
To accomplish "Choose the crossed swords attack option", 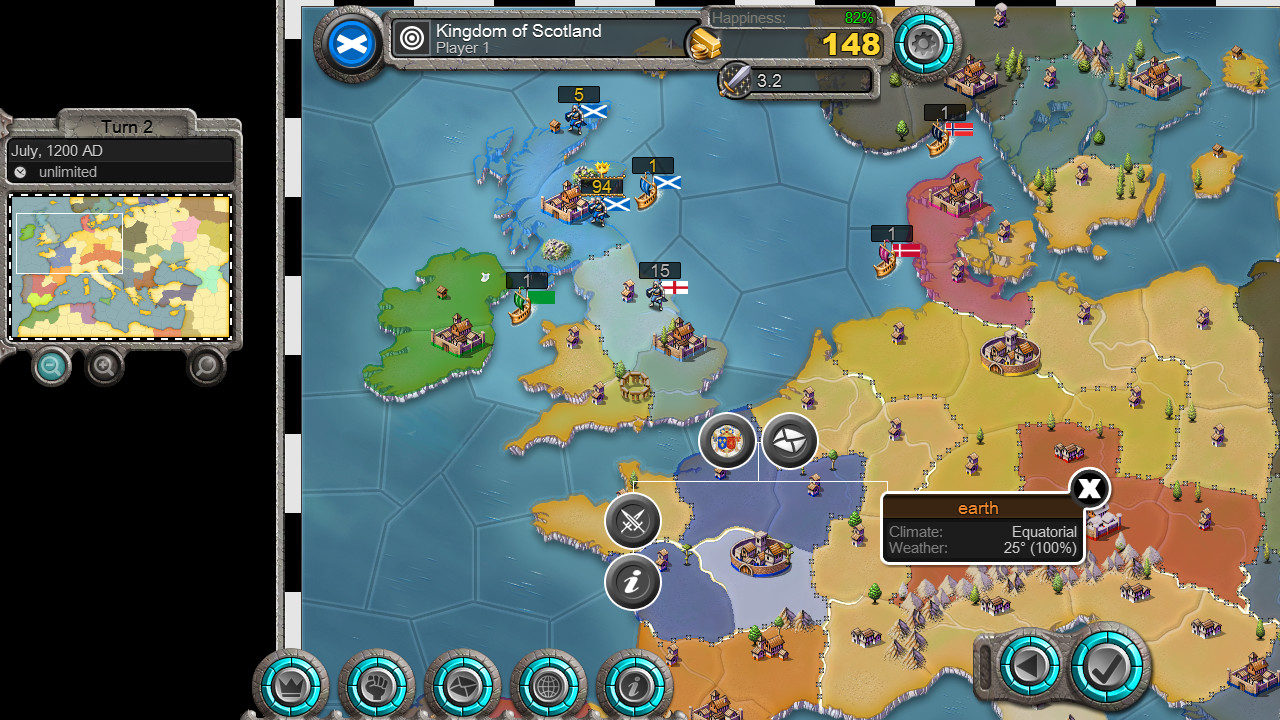I will pos(633,521).
